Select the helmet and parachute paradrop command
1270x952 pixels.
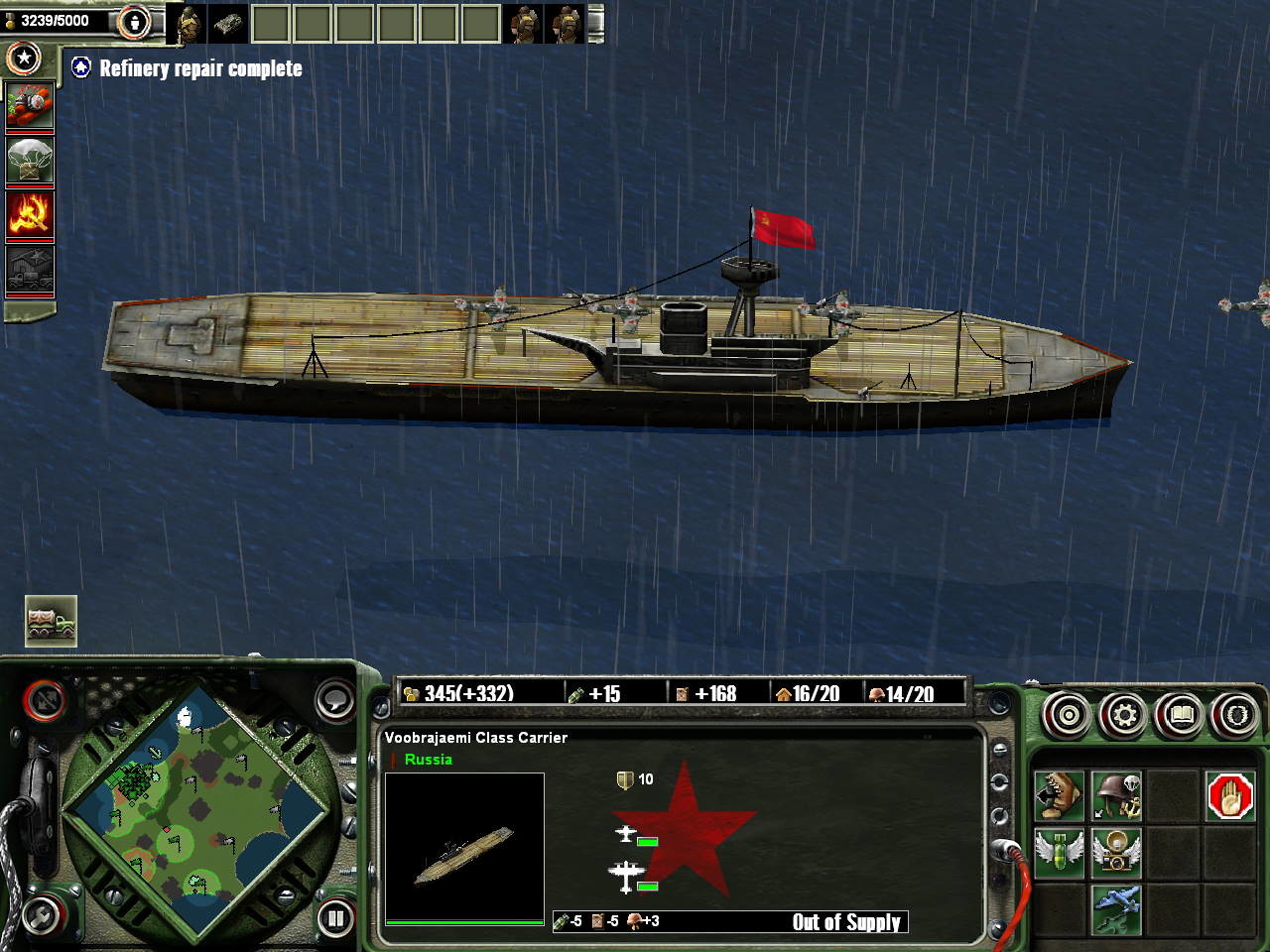tap(1116, 795)
